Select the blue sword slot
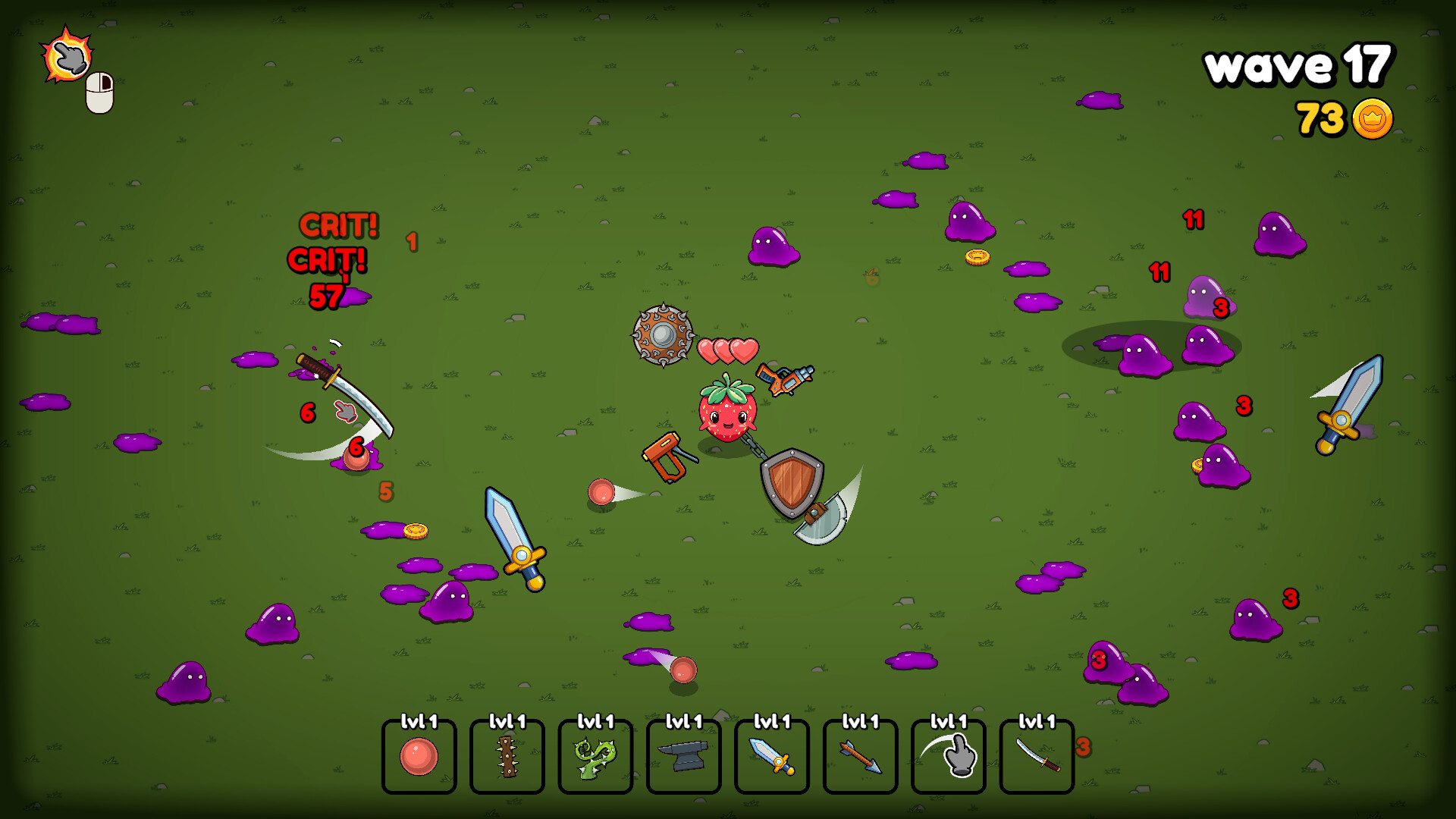 point(771,756)
